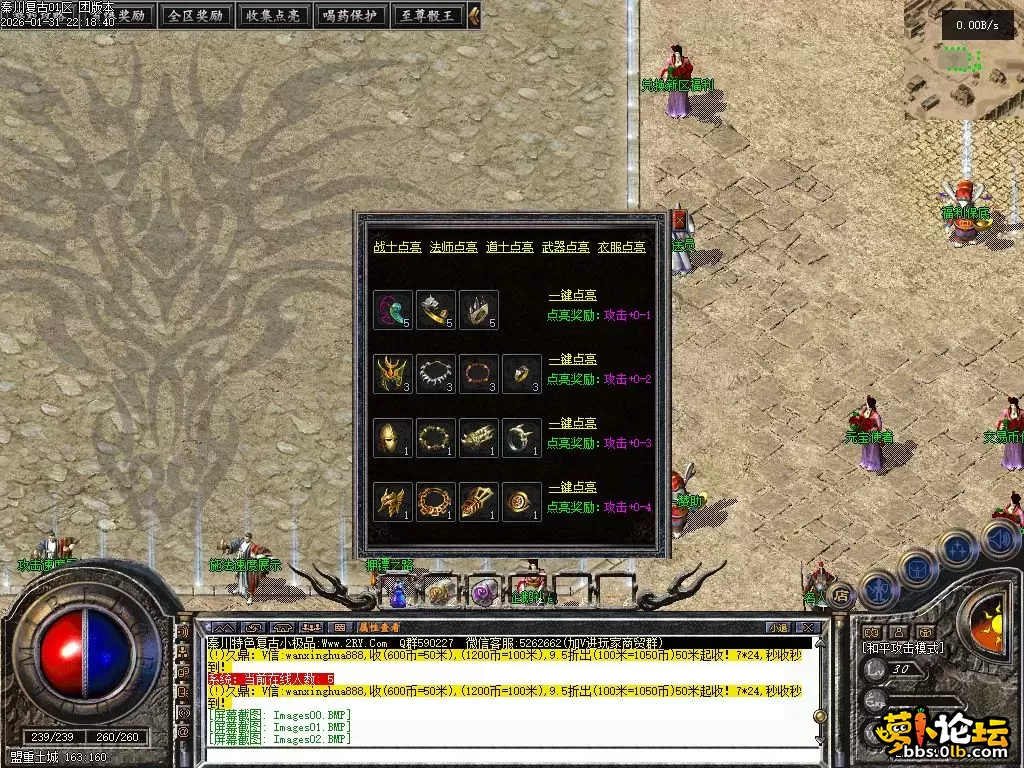Viewport: 1024px width, 768px height.
Task: Switch to the 战士点亮 tab
Action: click(x=397, y=247)
